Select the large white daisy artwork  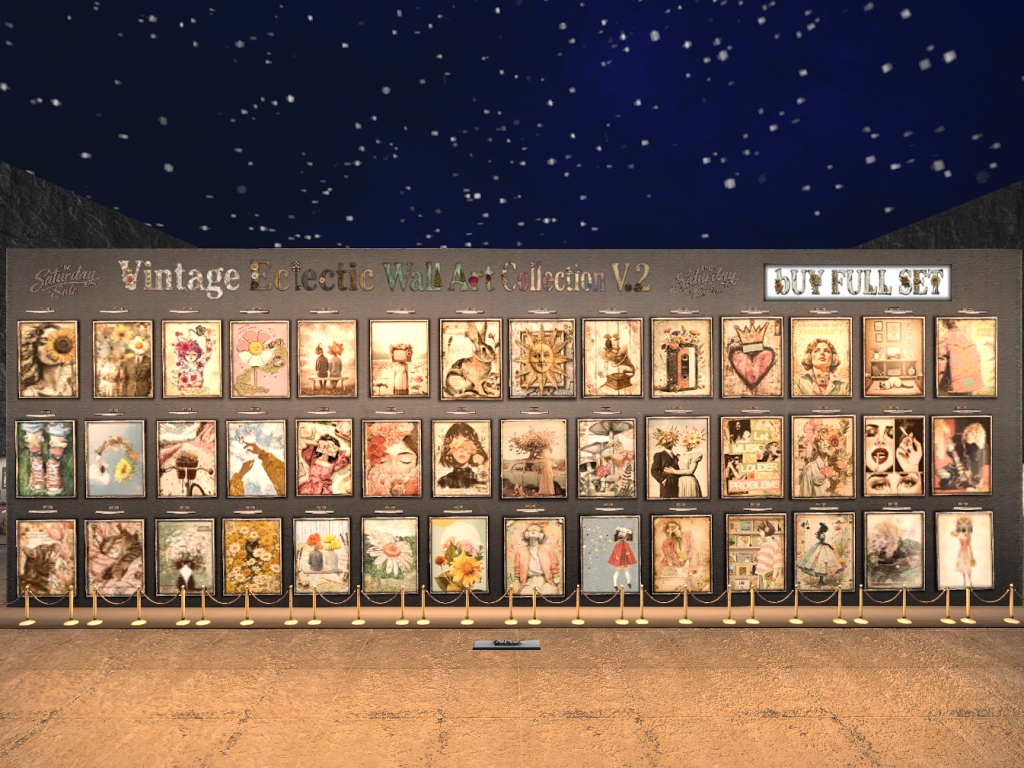(390, 555)
